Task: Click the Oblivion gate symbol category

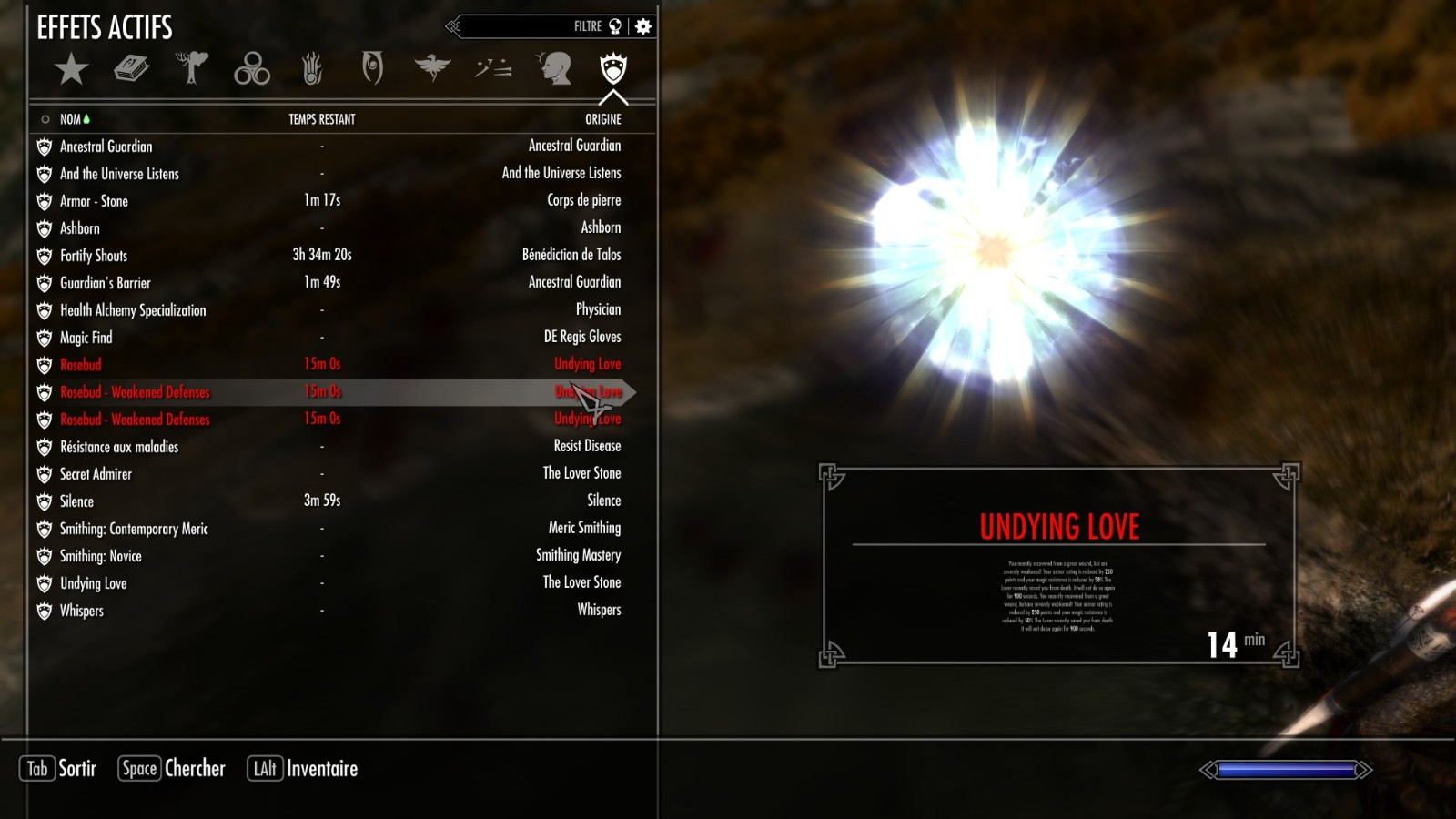Action: point(371,68)
